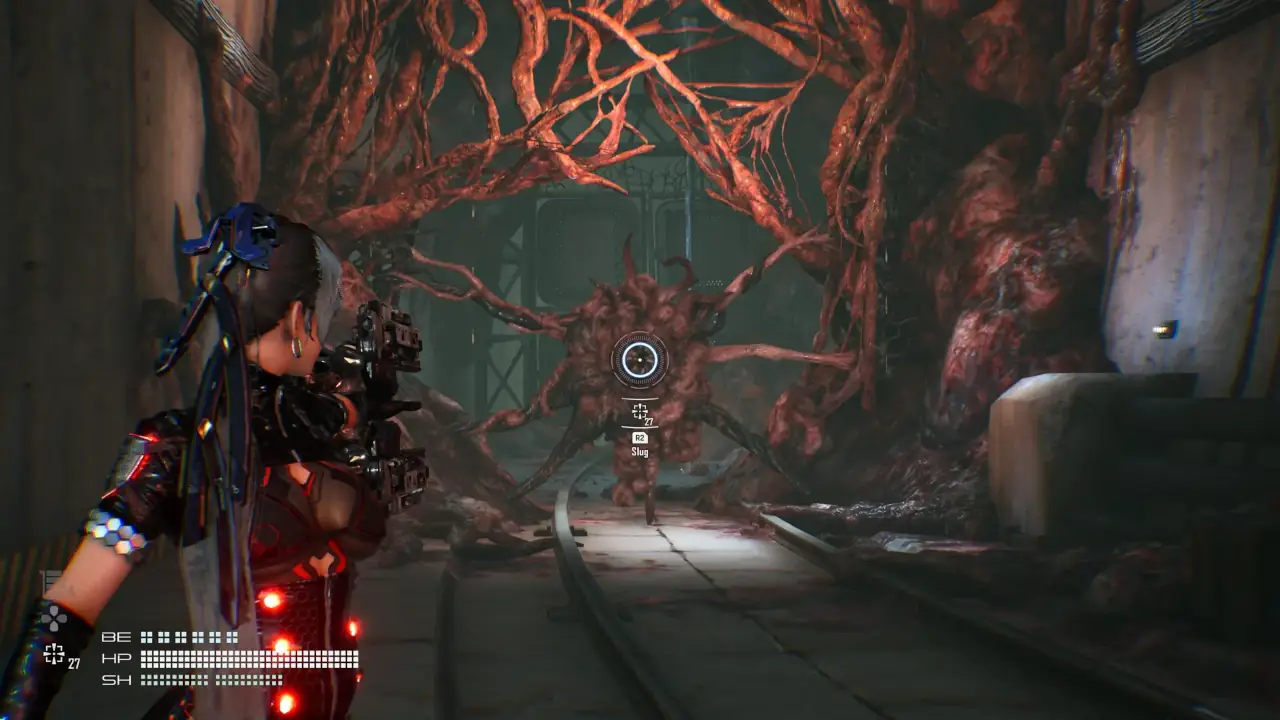The height and width of the screenshot is (720, 1280).
Task: Click the ammo crosshair icon showing 27
Action: [x=640, y=411]
